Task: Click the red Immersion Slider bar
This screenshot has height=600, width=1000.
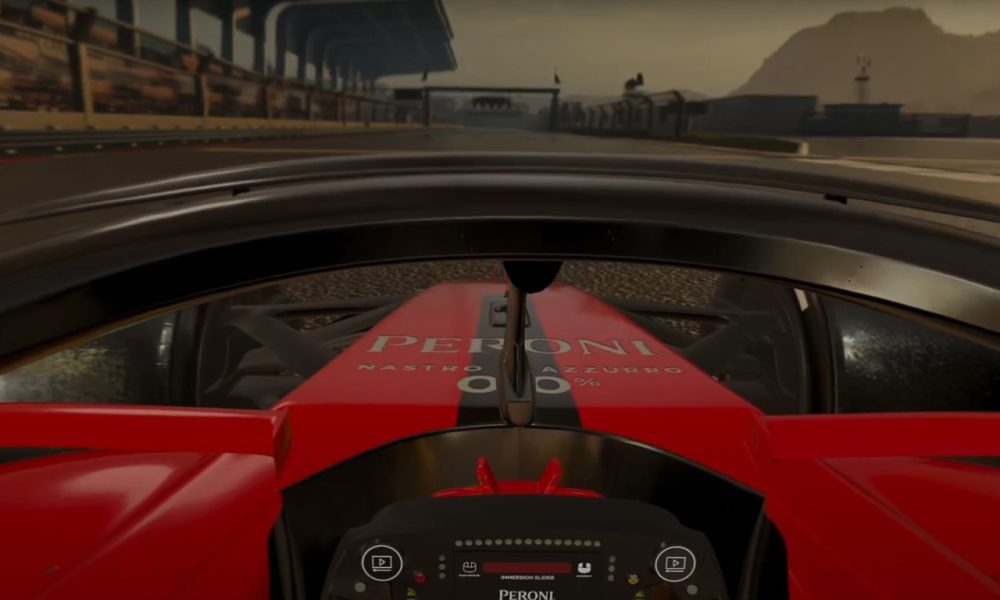Action: (526, 568)
